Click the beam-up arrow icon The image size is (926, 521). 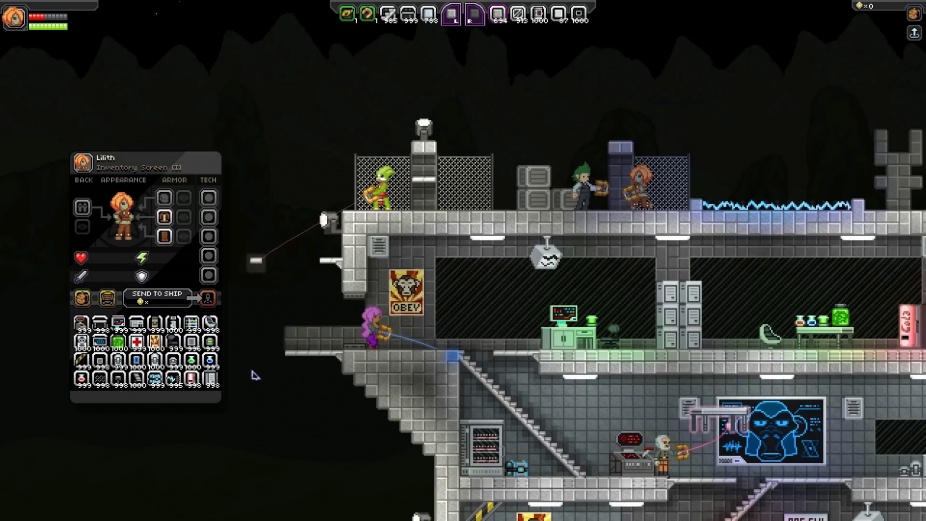pyautogui.click(x=914, y=33)
